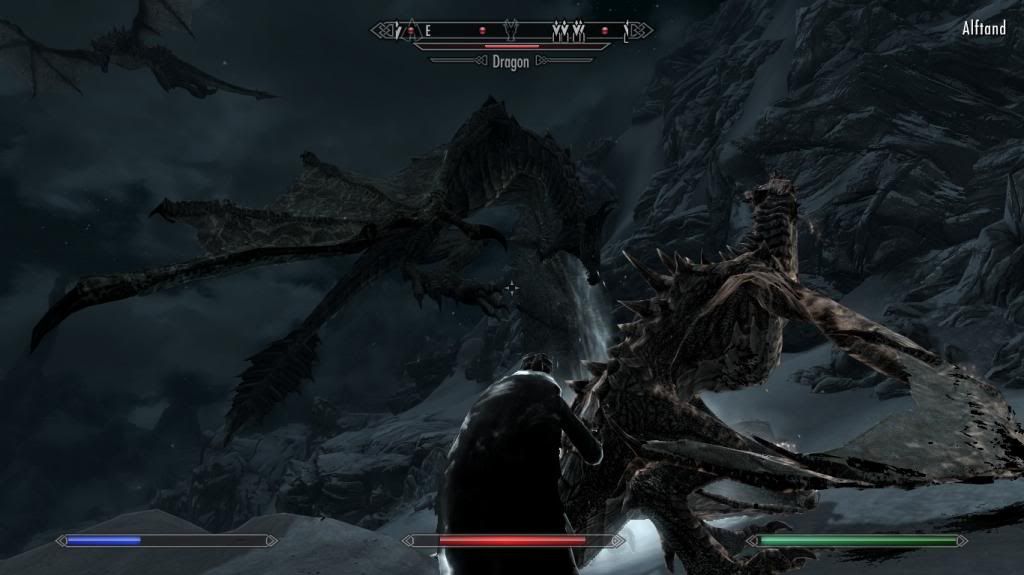Click the dragon head marker on the compass

[x=512, y=31]
